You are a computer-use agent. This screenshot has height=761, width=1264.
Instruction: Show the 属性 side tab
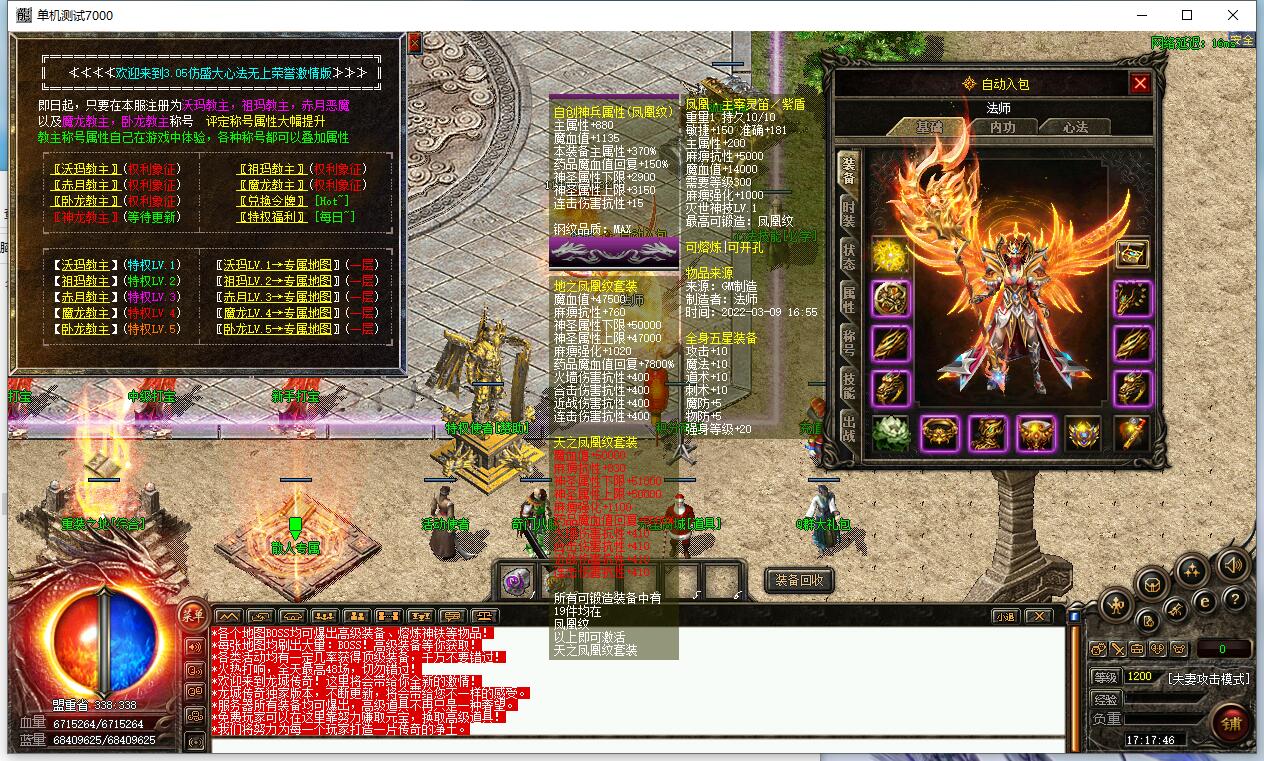[848, 298]
